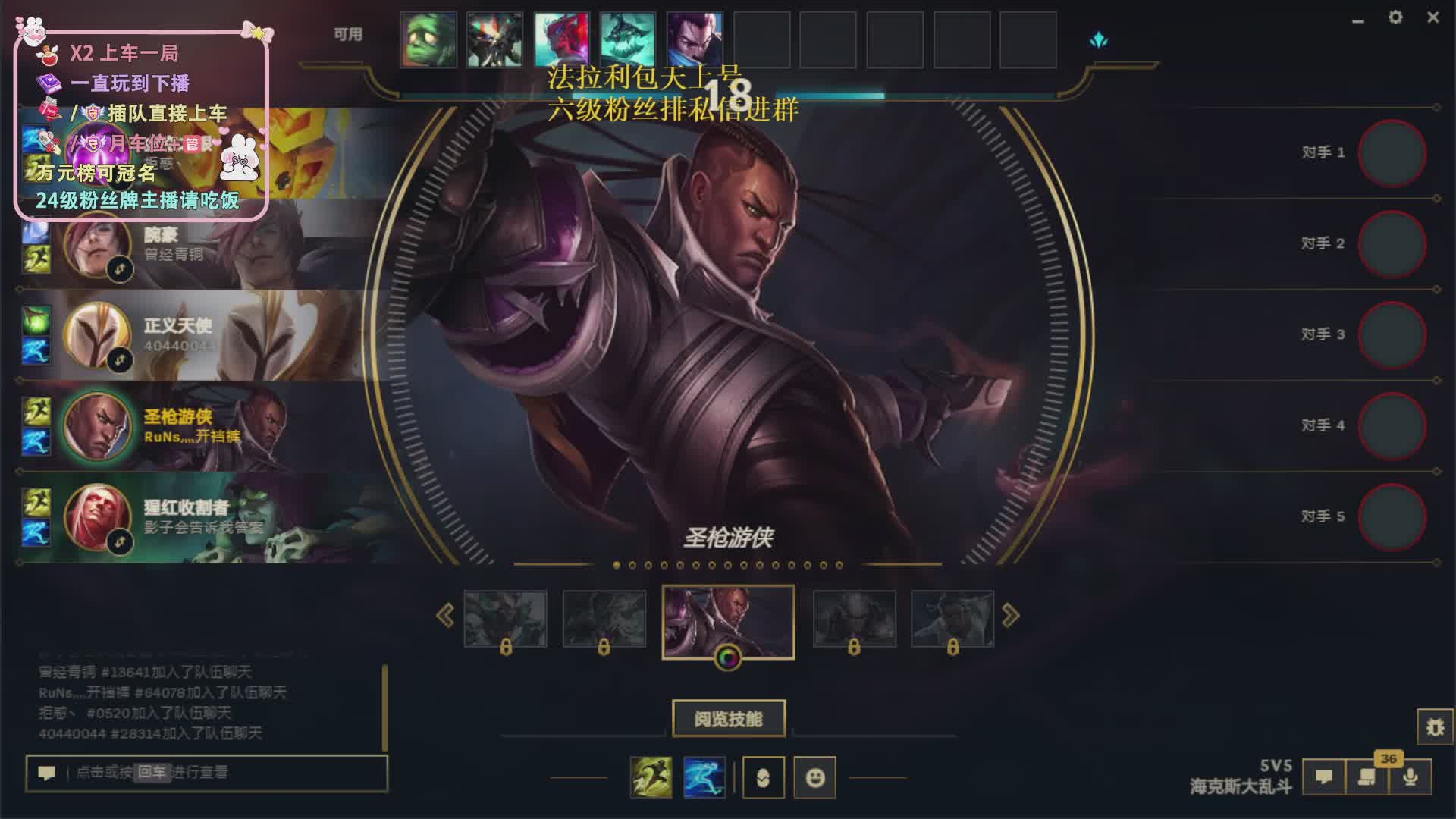
Task: Swap champions with 正义天使 teammate
Action: click(x=120, y=359)
